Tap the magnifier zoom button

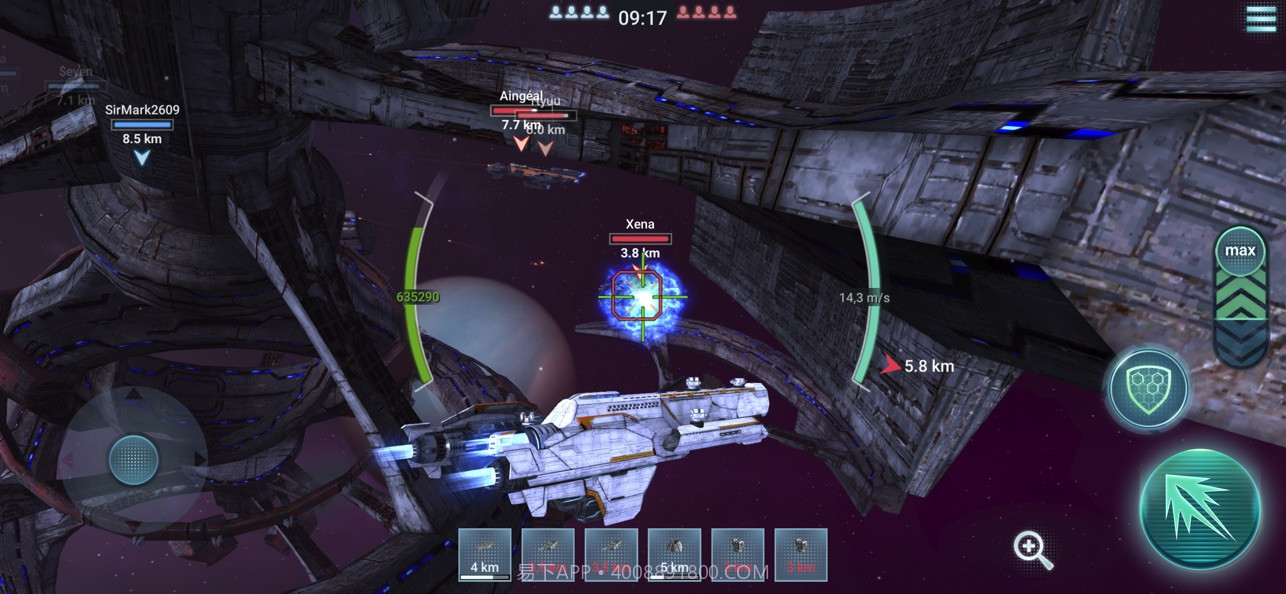click(1031, 549)
